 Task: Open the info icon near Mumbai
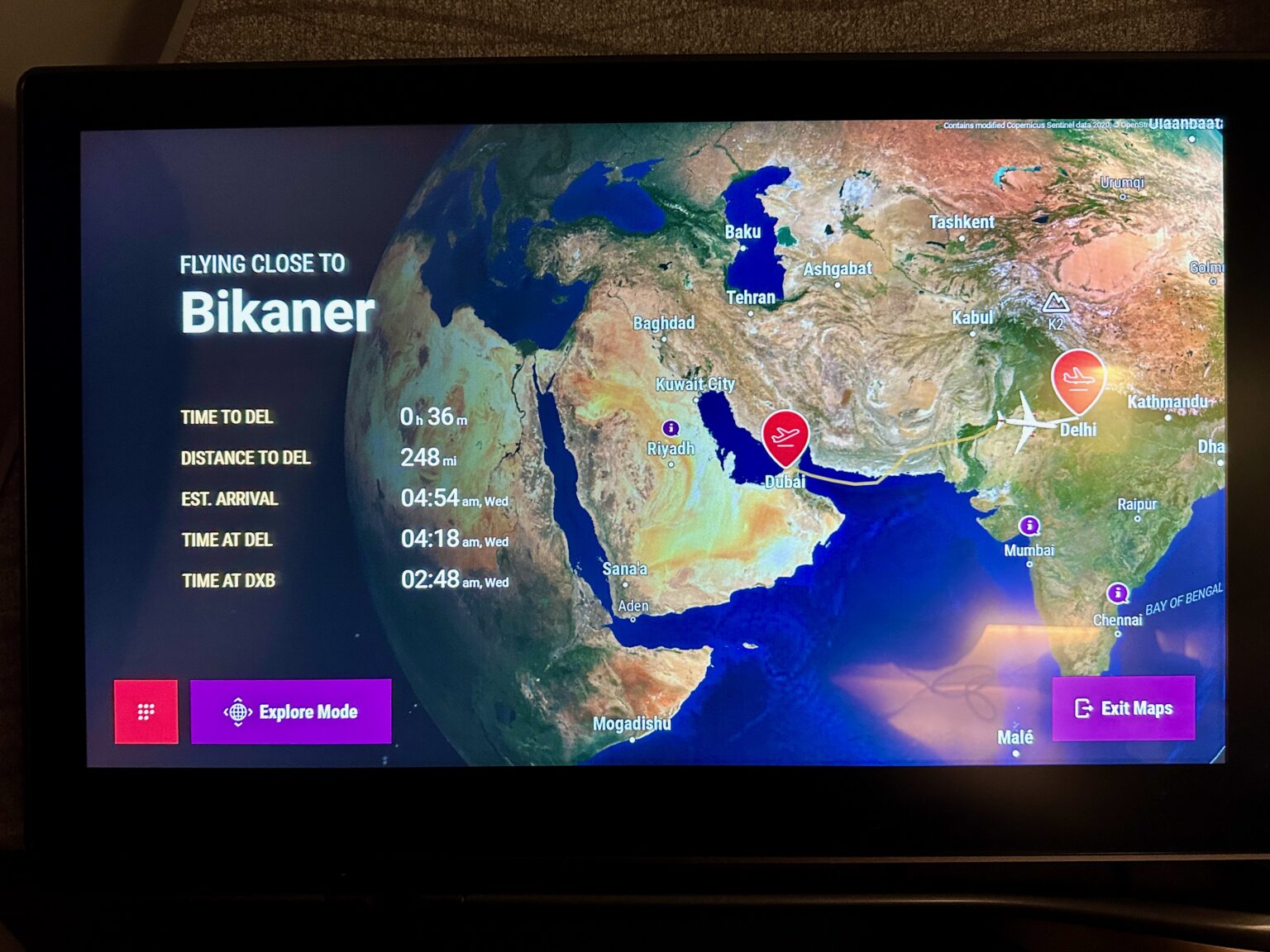[x=1028, y=524]
